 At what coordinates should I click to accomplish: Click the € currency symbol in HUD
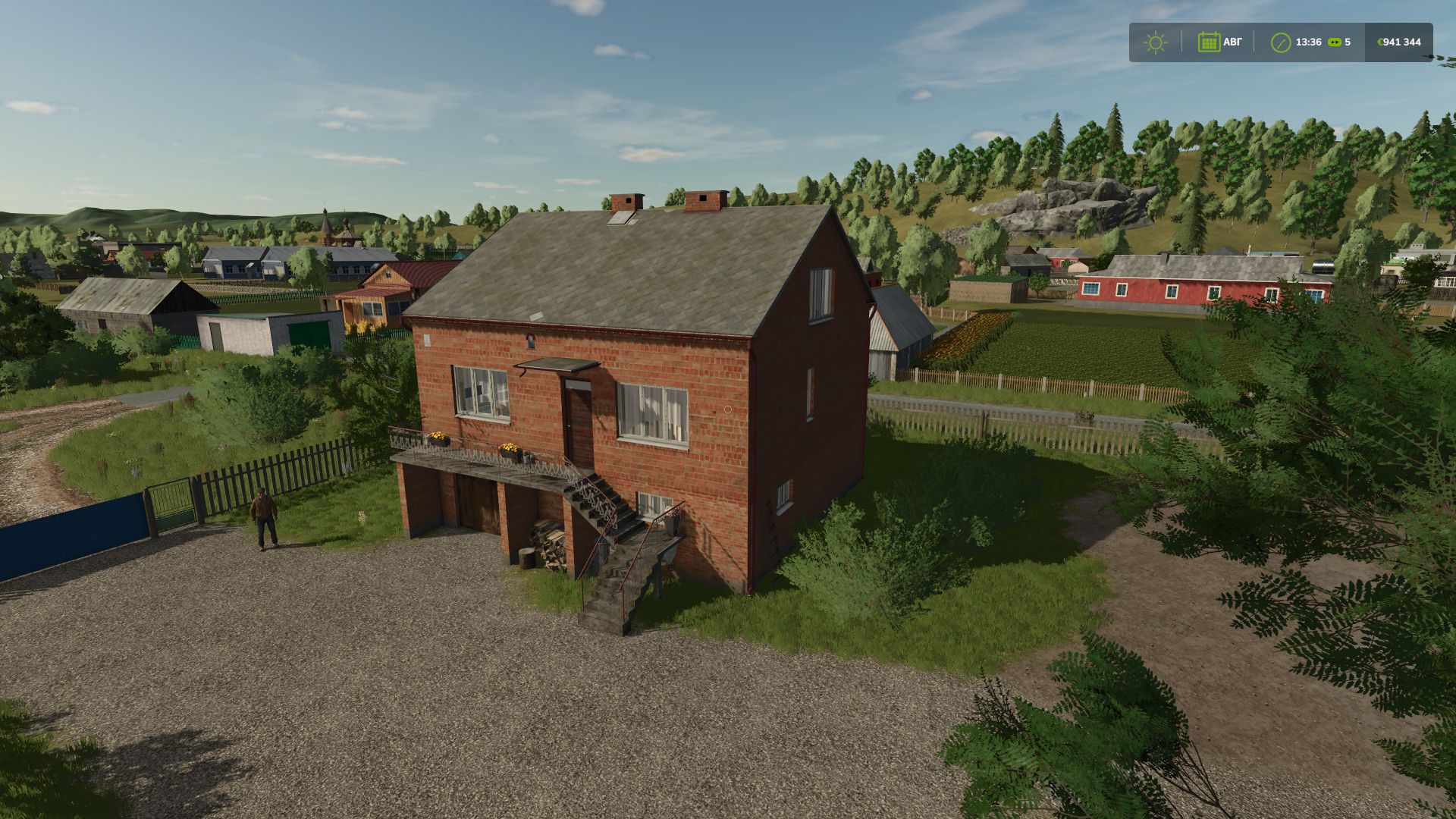pyautogui.click(x=1380, y=42)
